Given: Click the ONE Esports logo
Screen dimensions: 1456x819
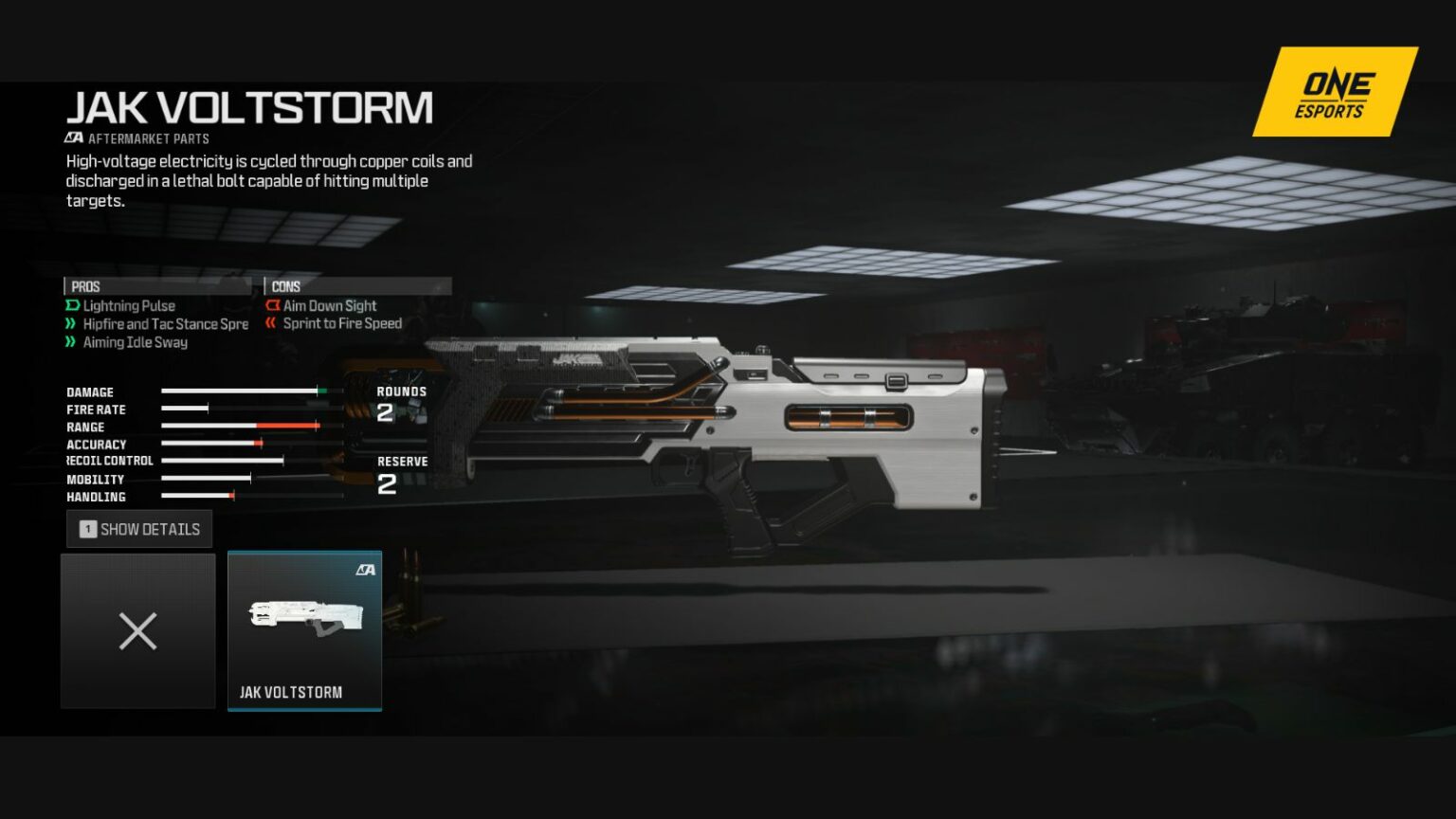Looking at the screenshot, I should tap(1332, 92).
